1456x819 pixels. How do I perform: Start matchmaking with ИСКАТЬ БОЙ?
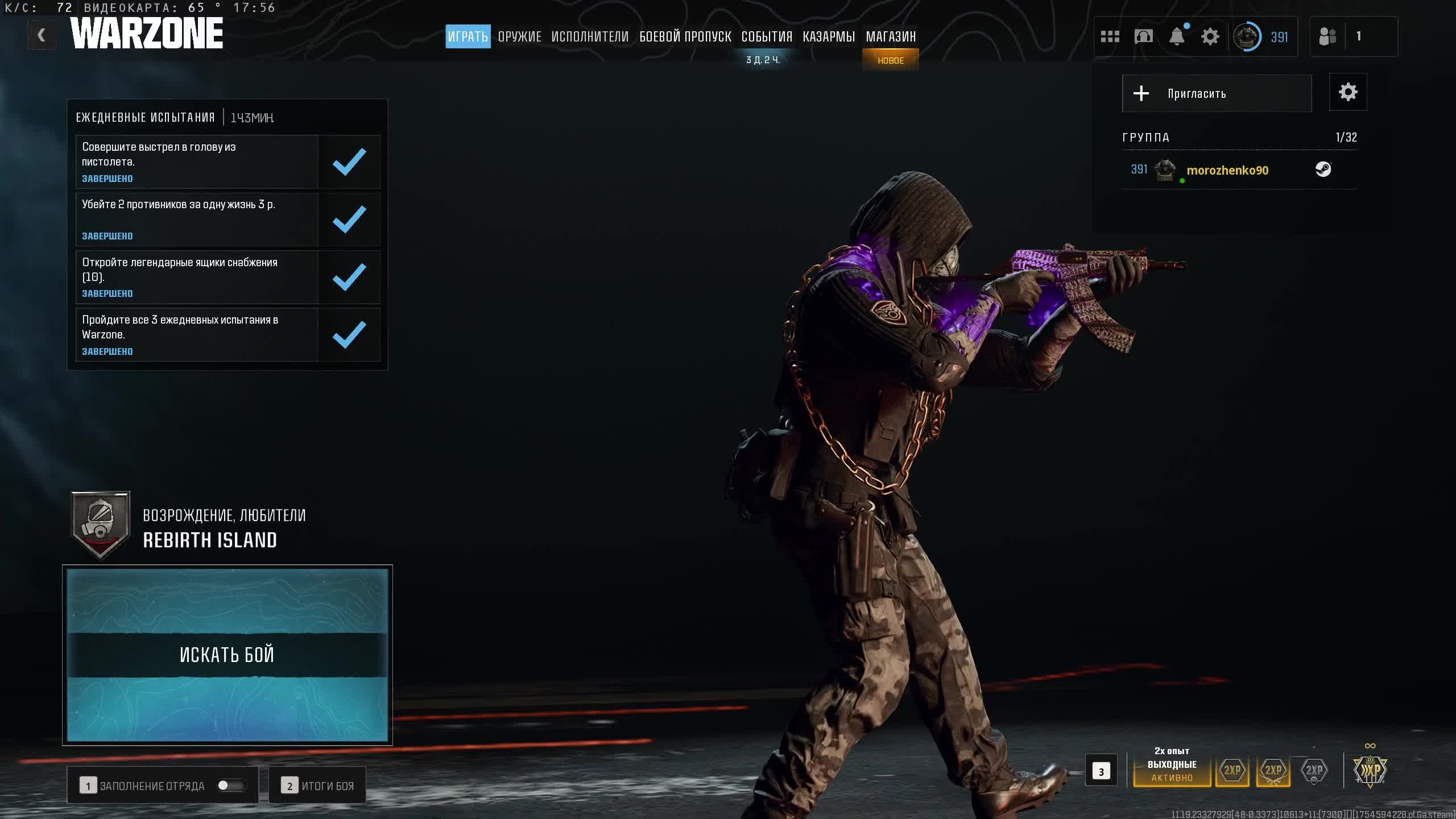227,655
